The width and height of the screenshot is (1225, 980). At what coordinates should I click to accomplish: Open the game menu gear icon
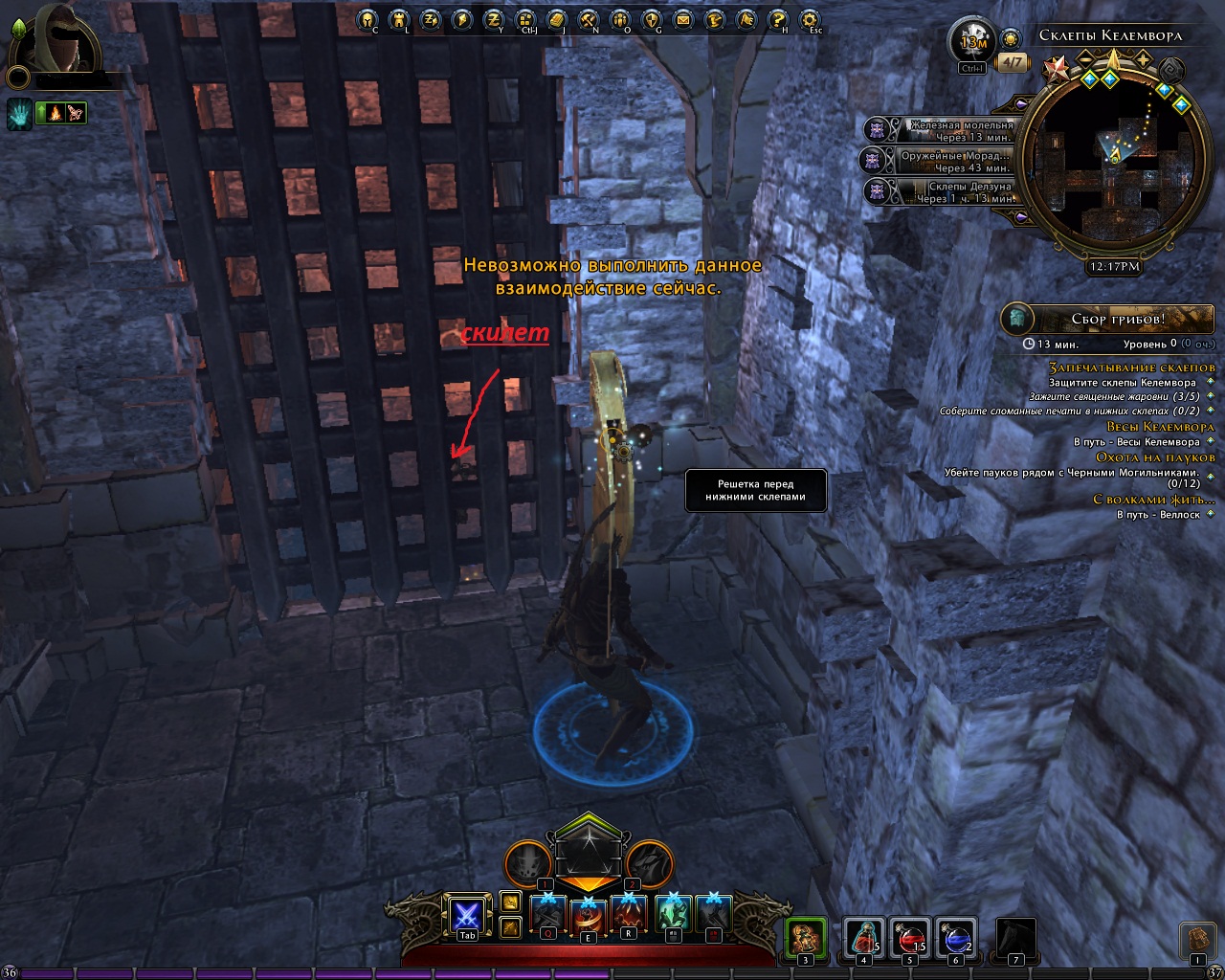811,19
